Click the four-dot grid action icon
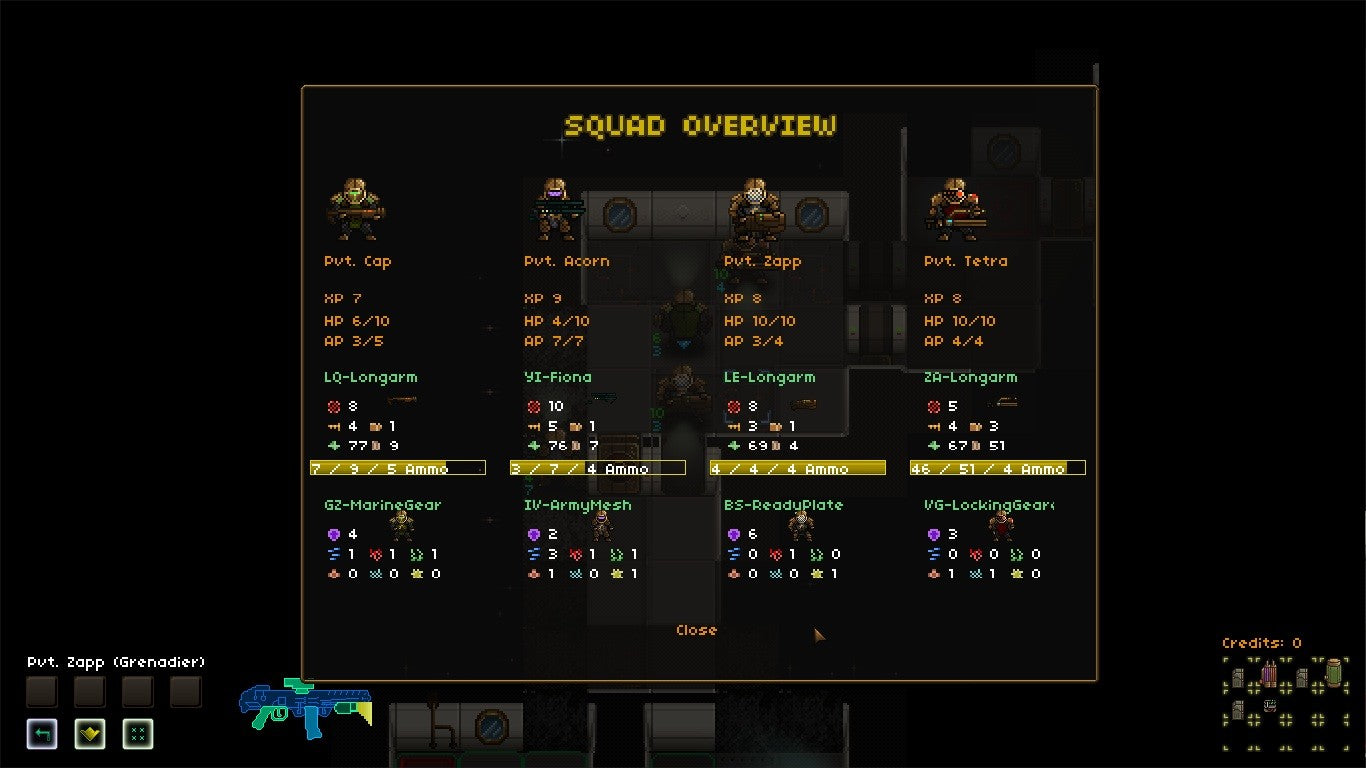Screen dimensions: 1366x768 [x=137, y=735]
